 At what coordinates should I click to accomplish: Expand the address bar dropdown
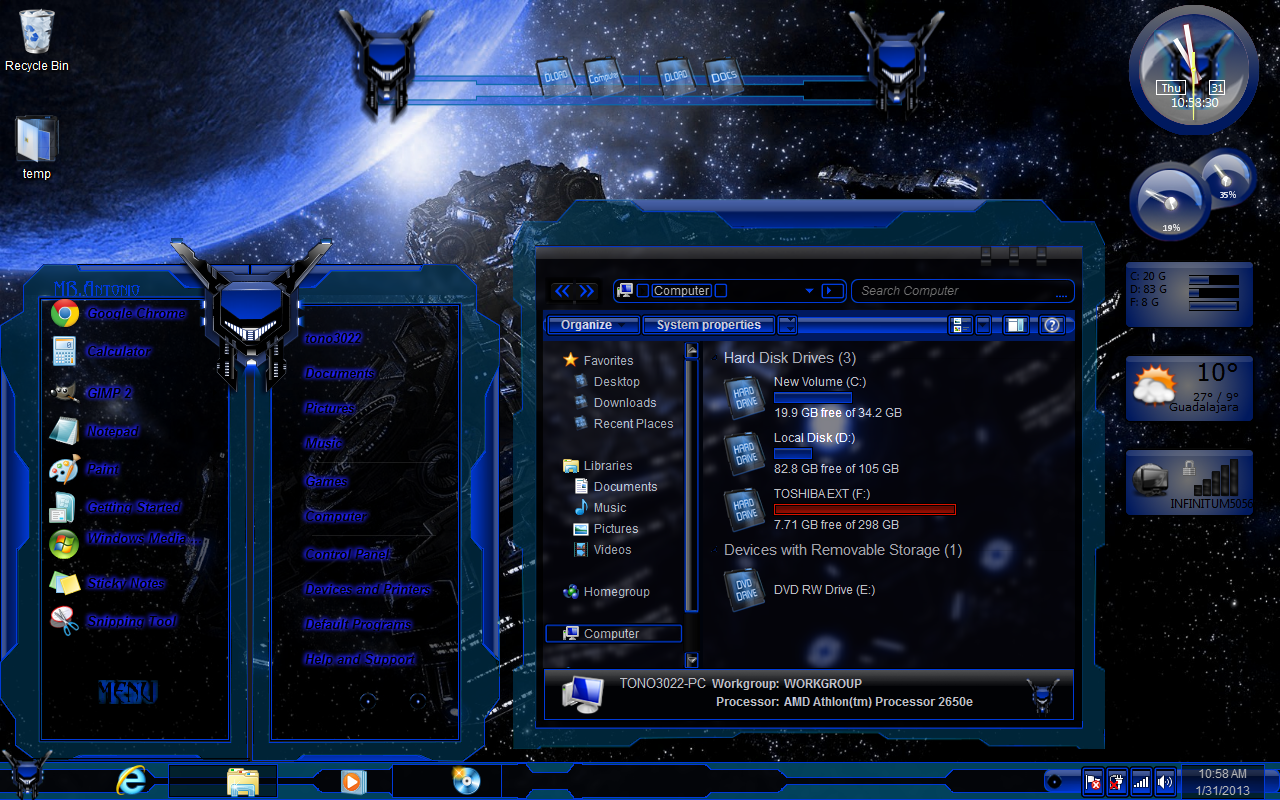tap(808, 290)
